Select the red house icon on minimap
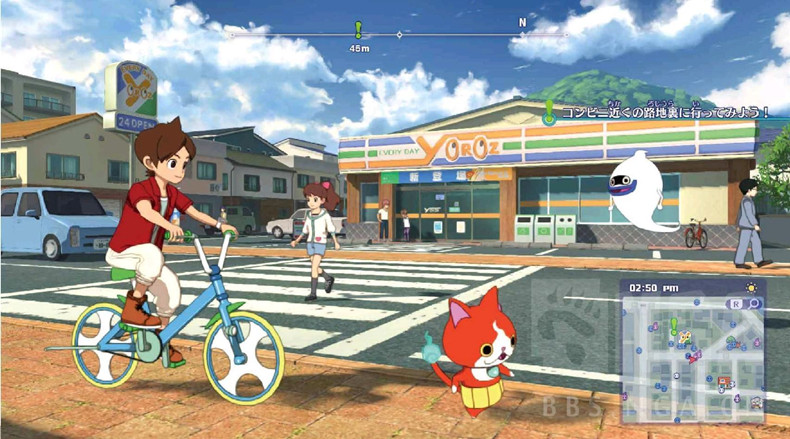Viewport: 790px width, 439px height. tap(722, 380)
